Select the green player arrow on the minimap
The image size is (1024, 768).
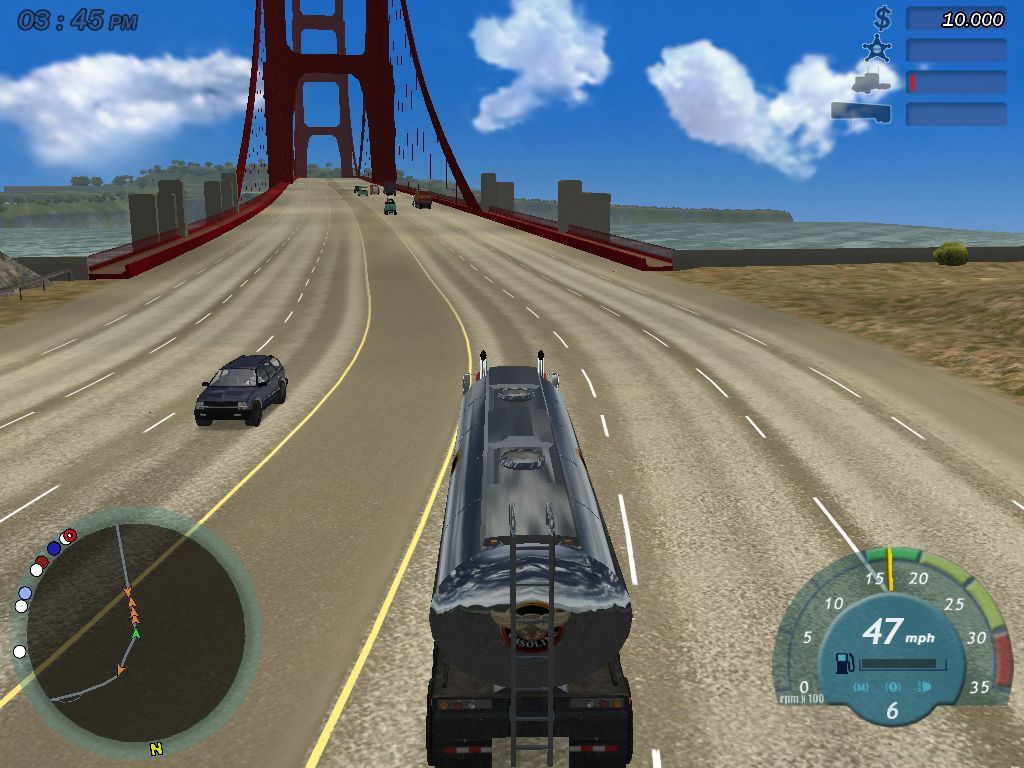coord(136,633)
